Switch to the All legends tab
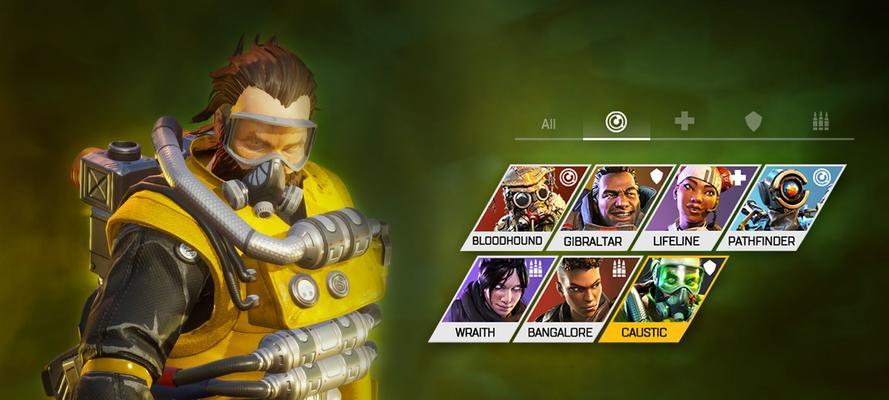The width and height of the screenshot is (889, 400). pos(548,124)
